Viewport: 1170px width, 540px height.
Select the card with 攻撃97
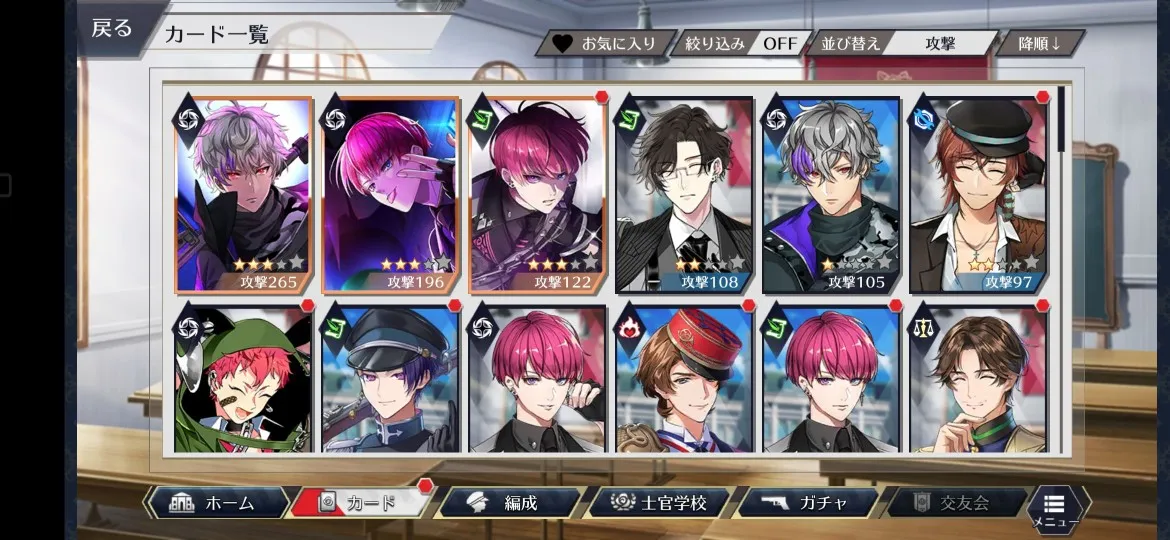pyautogui.click(x=977, y=195)
